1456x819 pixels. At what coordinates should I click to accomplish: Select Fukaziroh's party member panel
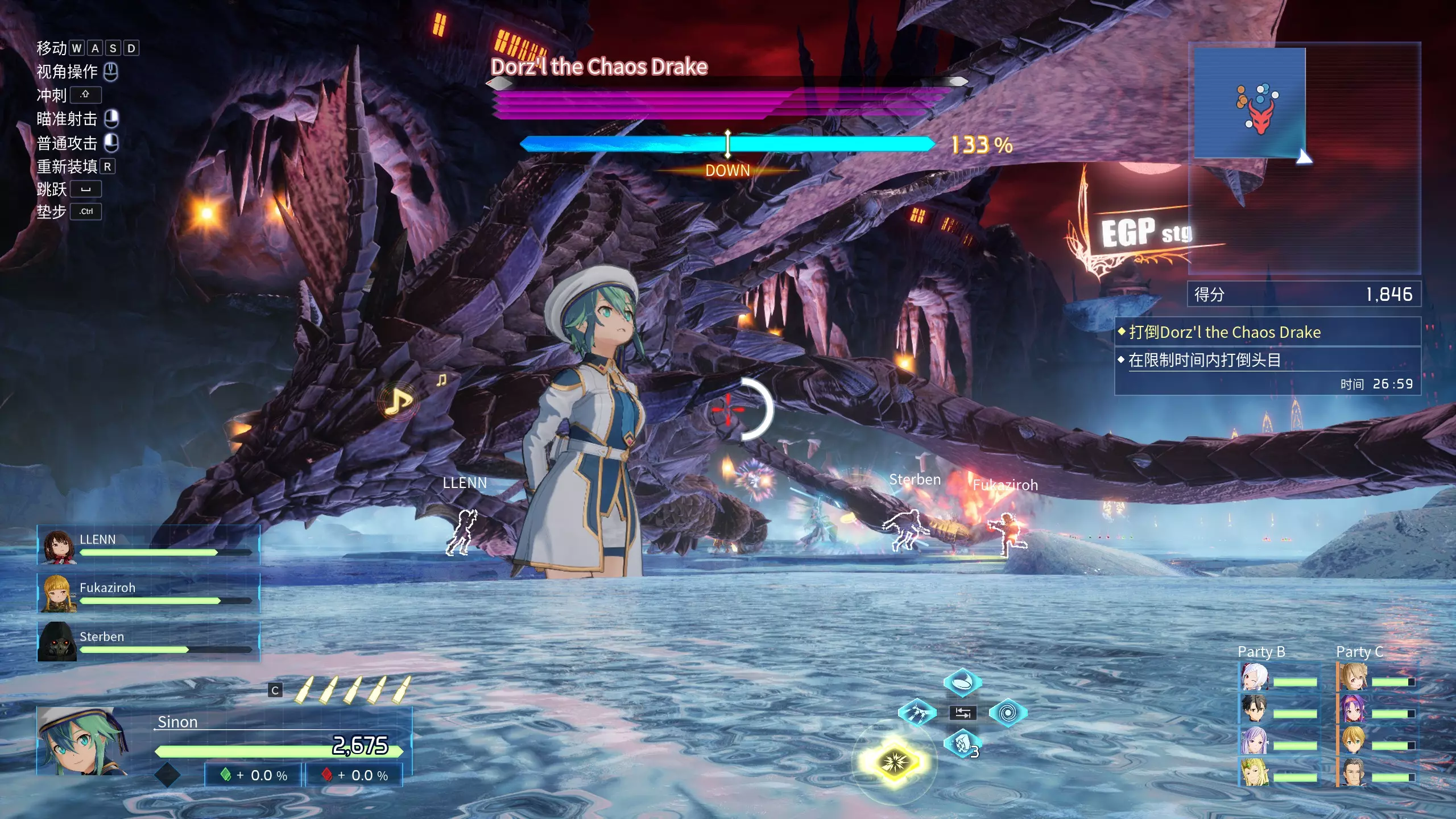(148, 593)
